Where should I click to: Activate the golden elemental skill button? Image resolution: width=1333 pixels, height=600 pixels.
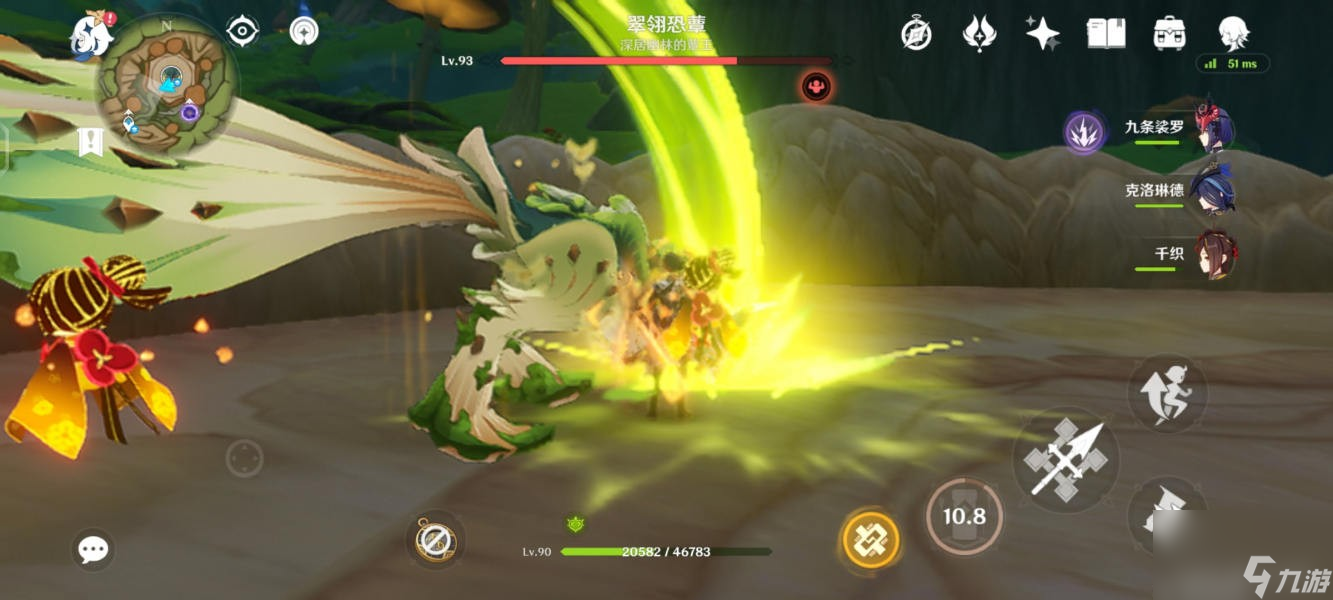click(x=871, y=540)
